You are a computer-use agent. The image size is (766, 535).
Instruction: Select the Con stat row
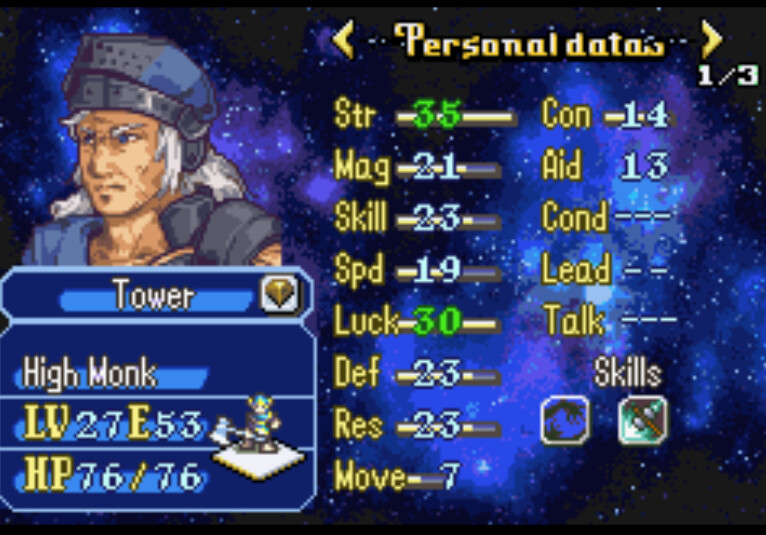coord(606,115)
